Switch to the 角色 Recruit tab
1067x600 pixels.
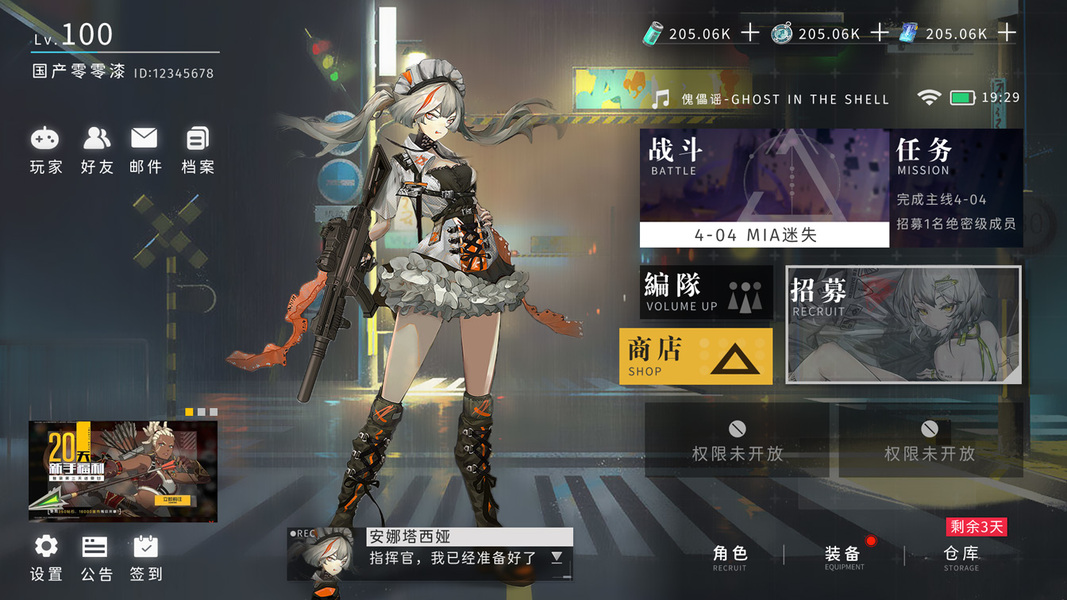point(730,558)
